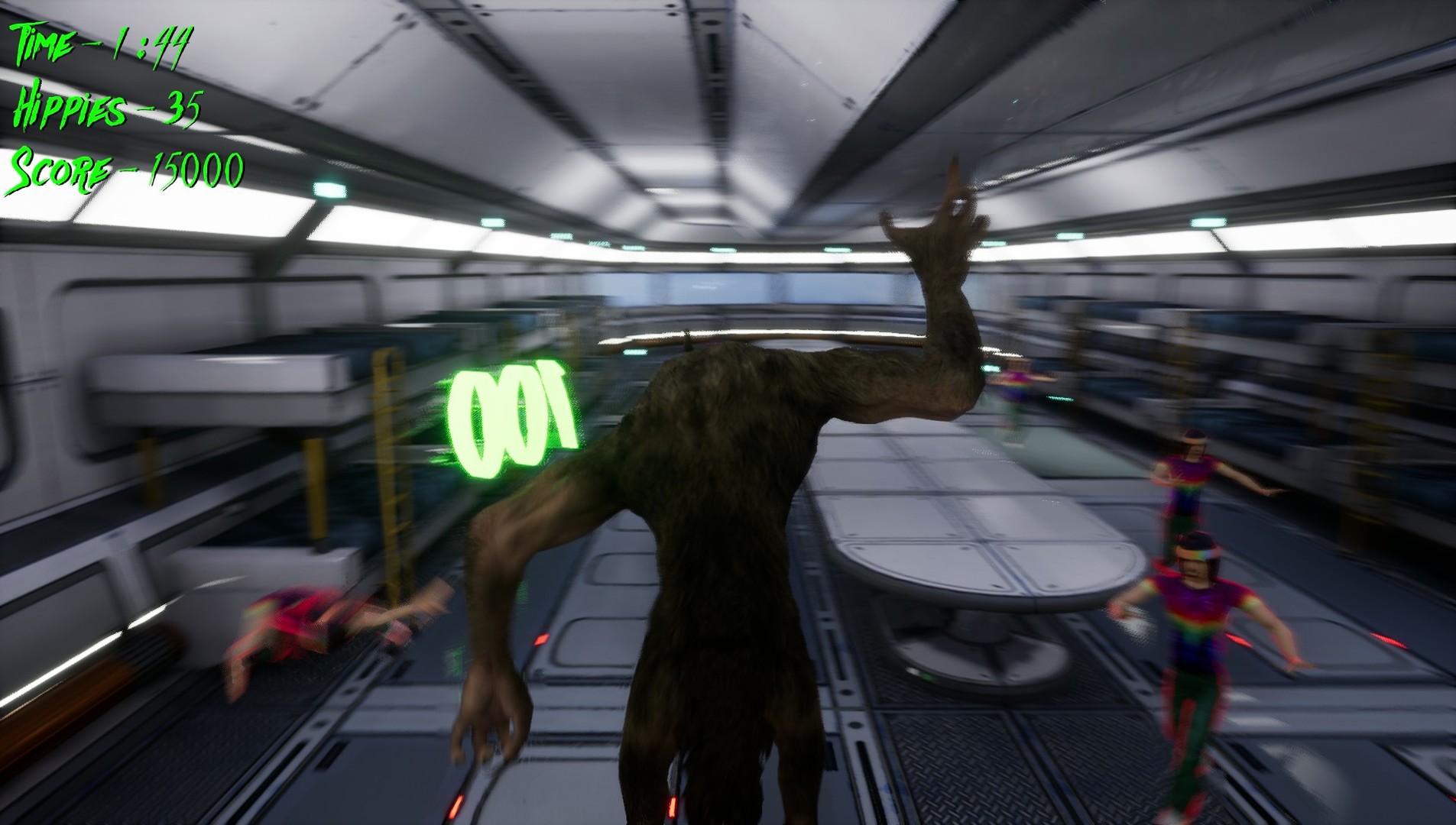Viewport: 1456px width, 825px height.
Task: Click the werewolf's lowered left hand
Action: 489,726
